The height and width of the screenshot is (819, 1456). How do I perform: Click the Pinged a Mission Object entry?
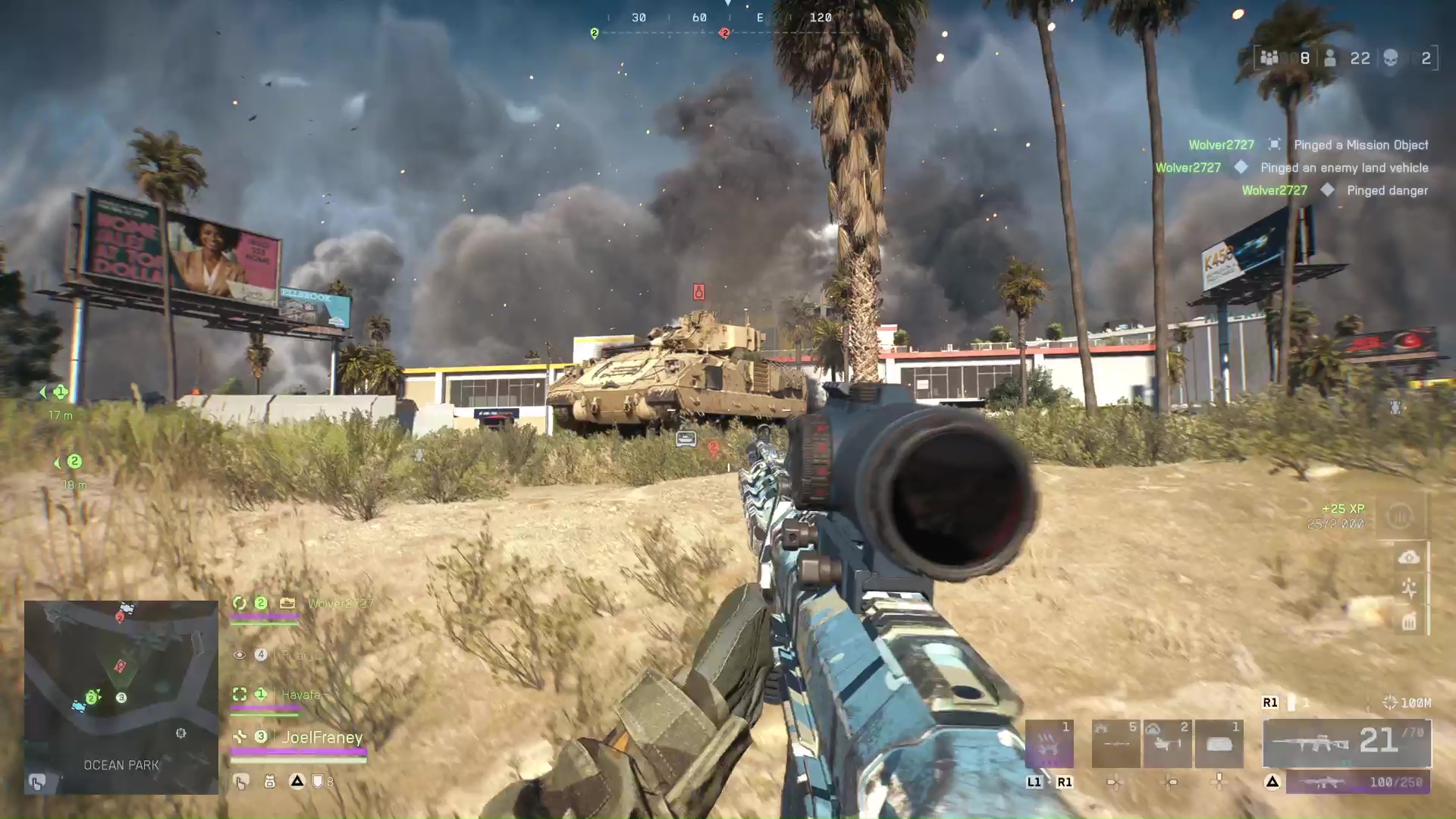pyautogui.click(x=1363, y=145)
